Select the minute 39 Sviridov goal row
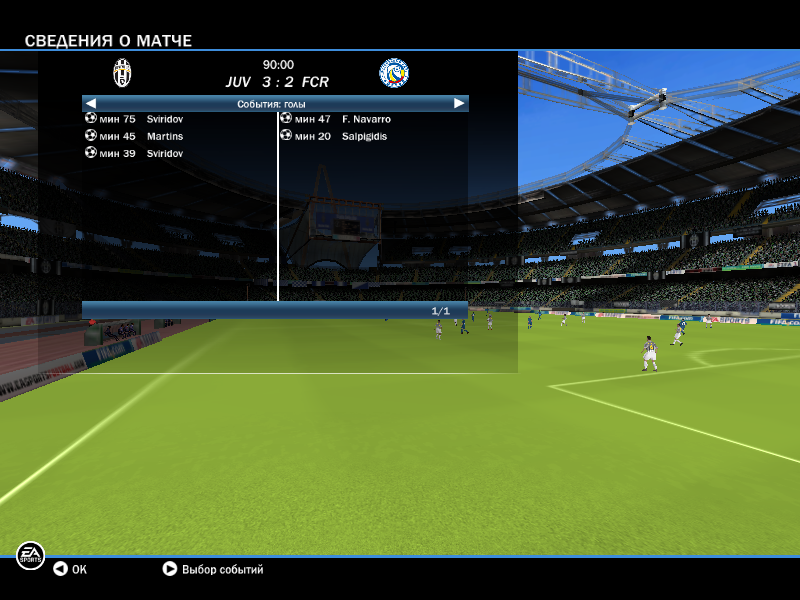The image size is (800, 600). point(140,153)
